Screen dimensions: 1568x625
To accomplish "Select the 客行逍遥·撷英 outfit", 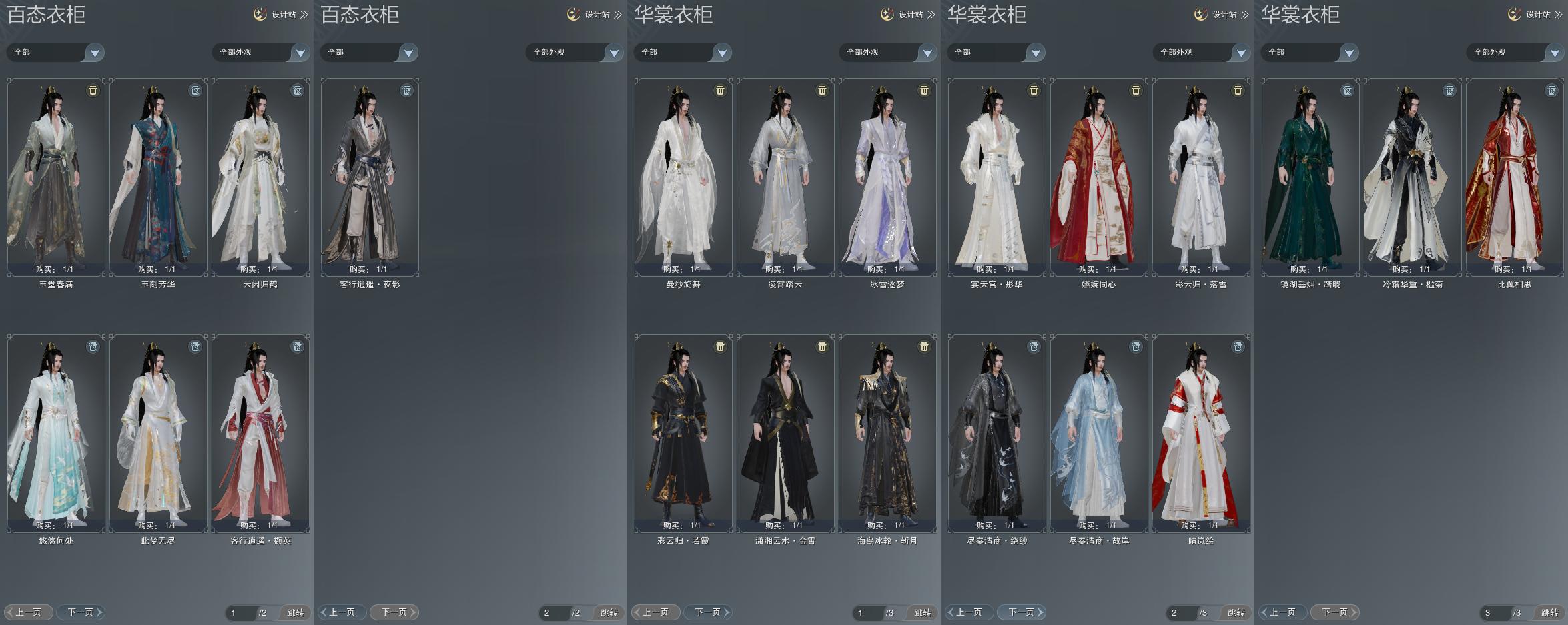I will [x=260, y=433].
